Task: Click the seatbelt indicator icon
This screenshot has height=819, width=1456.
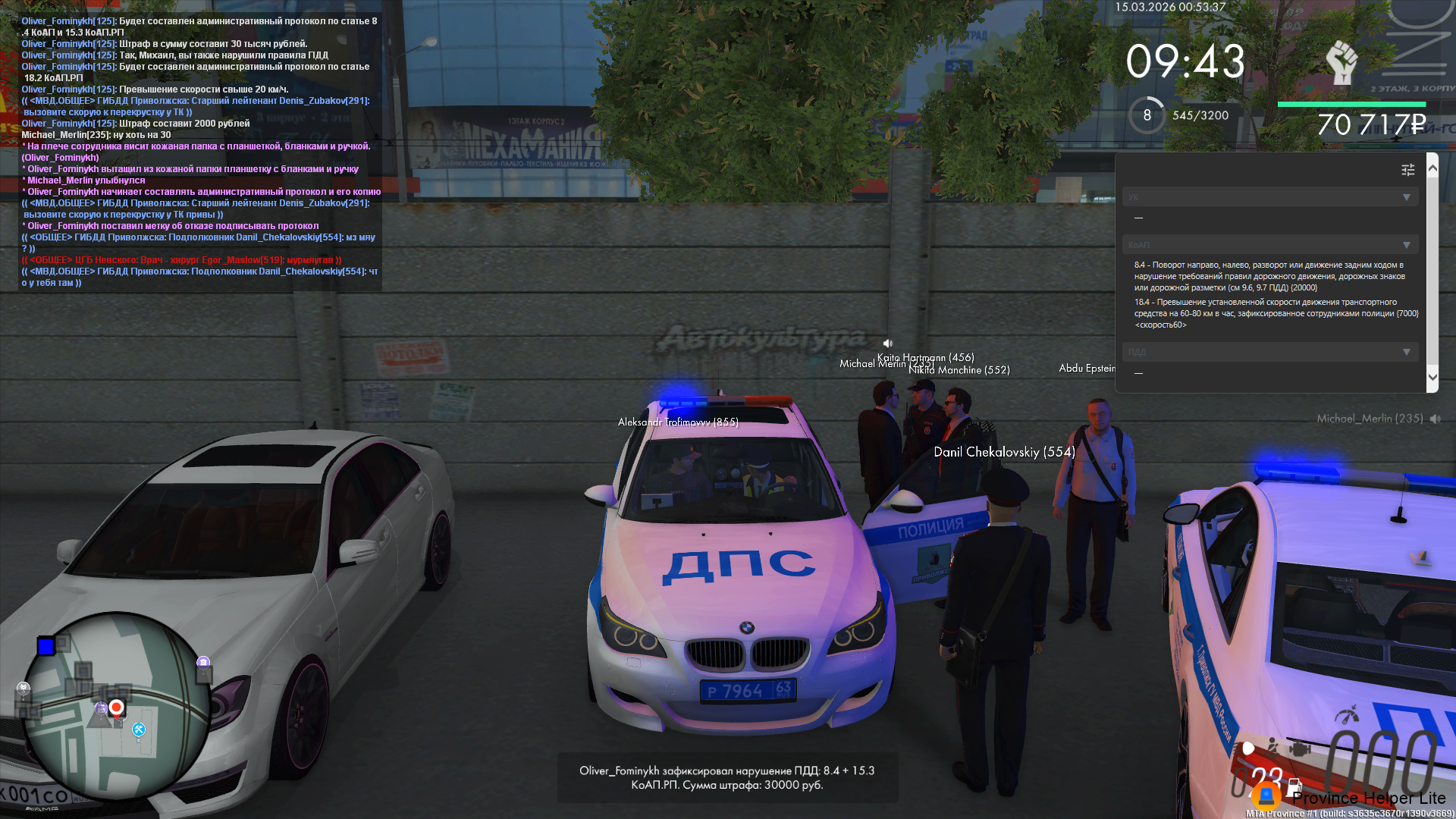Action: tap(1273, 747)
